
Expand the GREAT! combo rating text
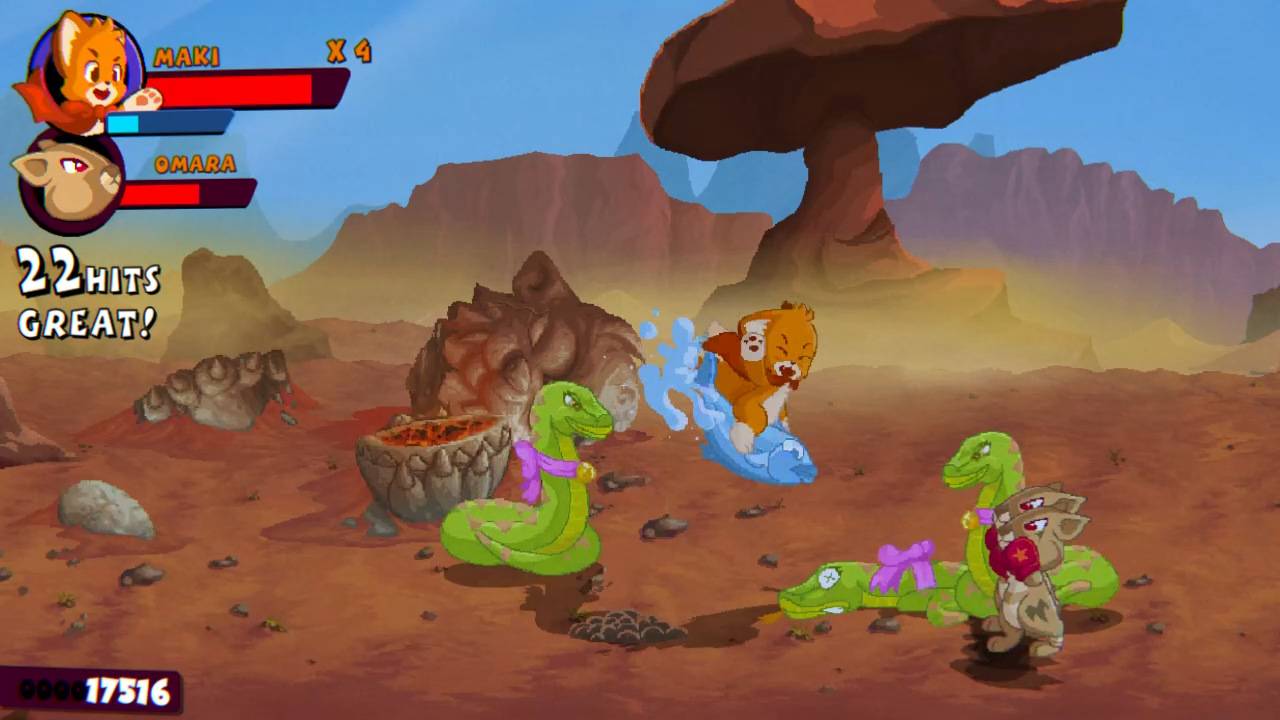(85, 322)
